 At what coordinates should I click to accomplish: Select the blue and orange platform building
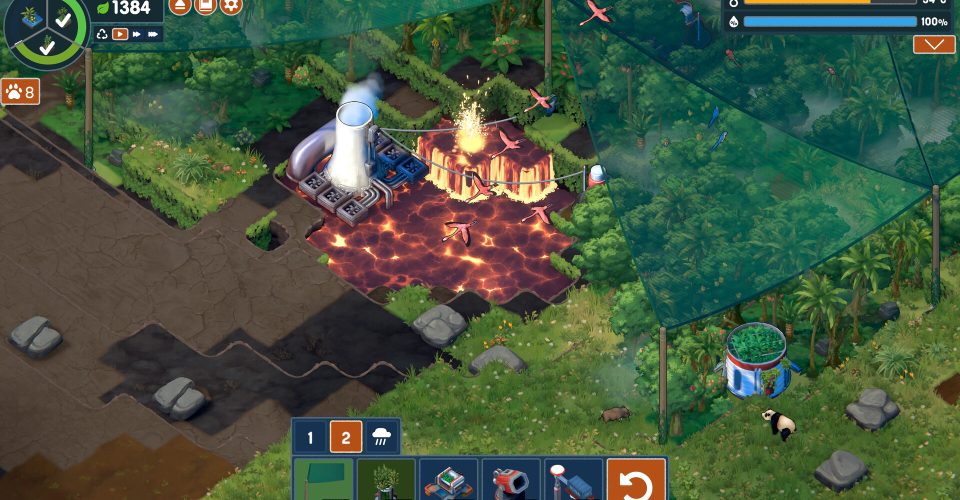point(449,480)
